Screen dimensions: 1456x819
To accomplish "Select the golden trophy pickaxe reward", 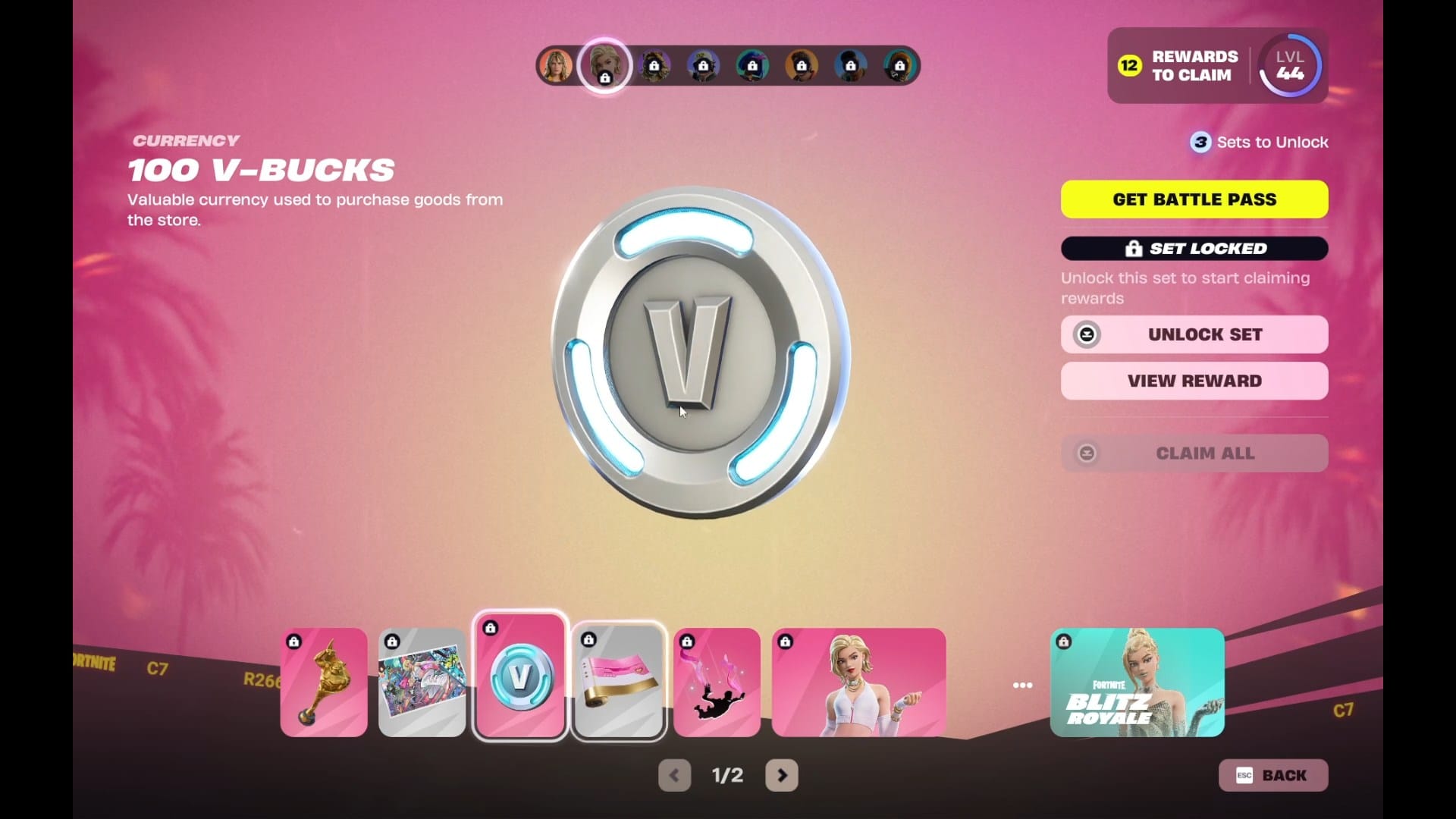I will coord(324,682).
